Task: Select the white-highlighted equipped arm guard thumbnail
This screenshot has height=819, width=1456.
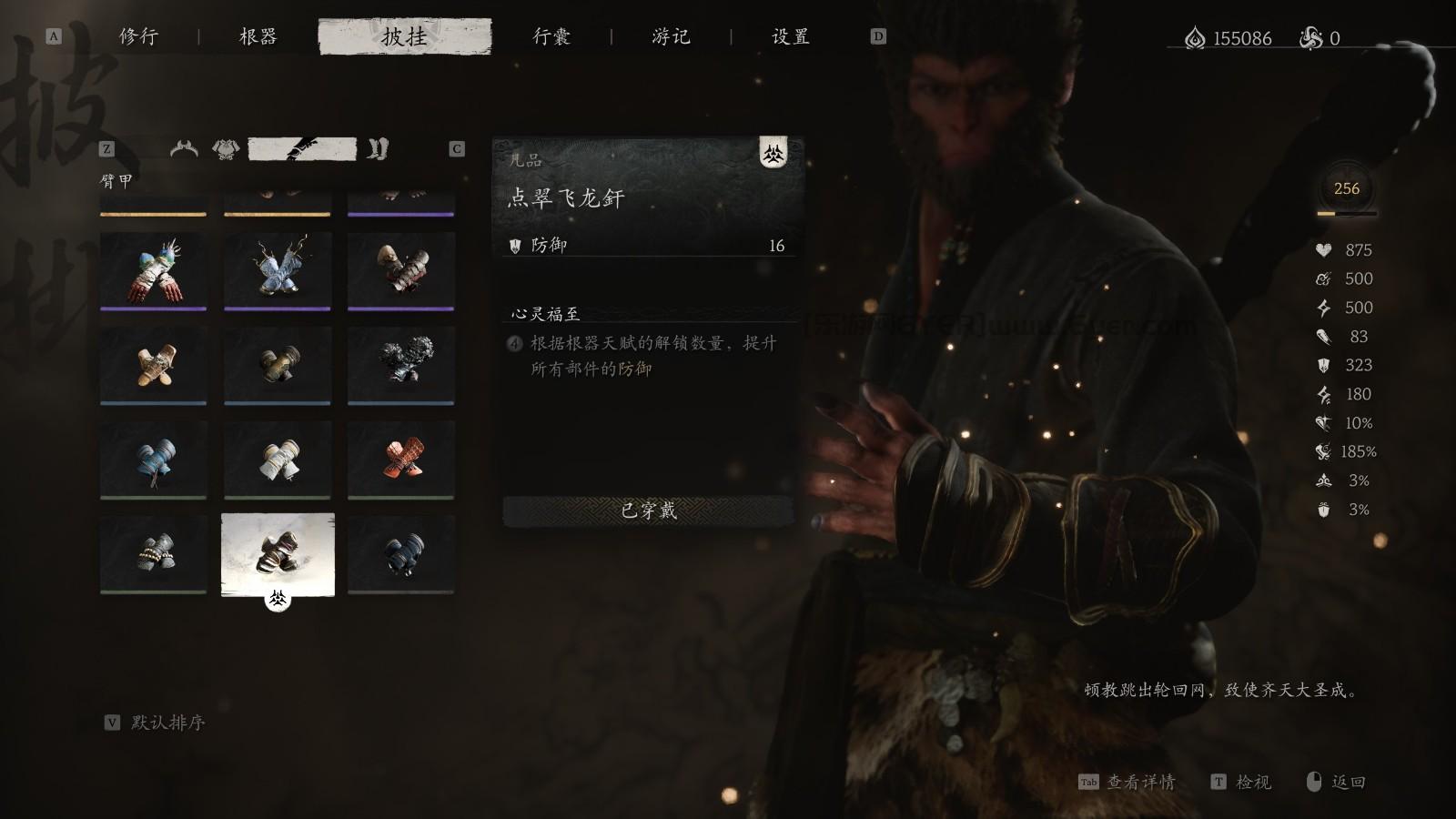Action: click(x=278, y=553)
